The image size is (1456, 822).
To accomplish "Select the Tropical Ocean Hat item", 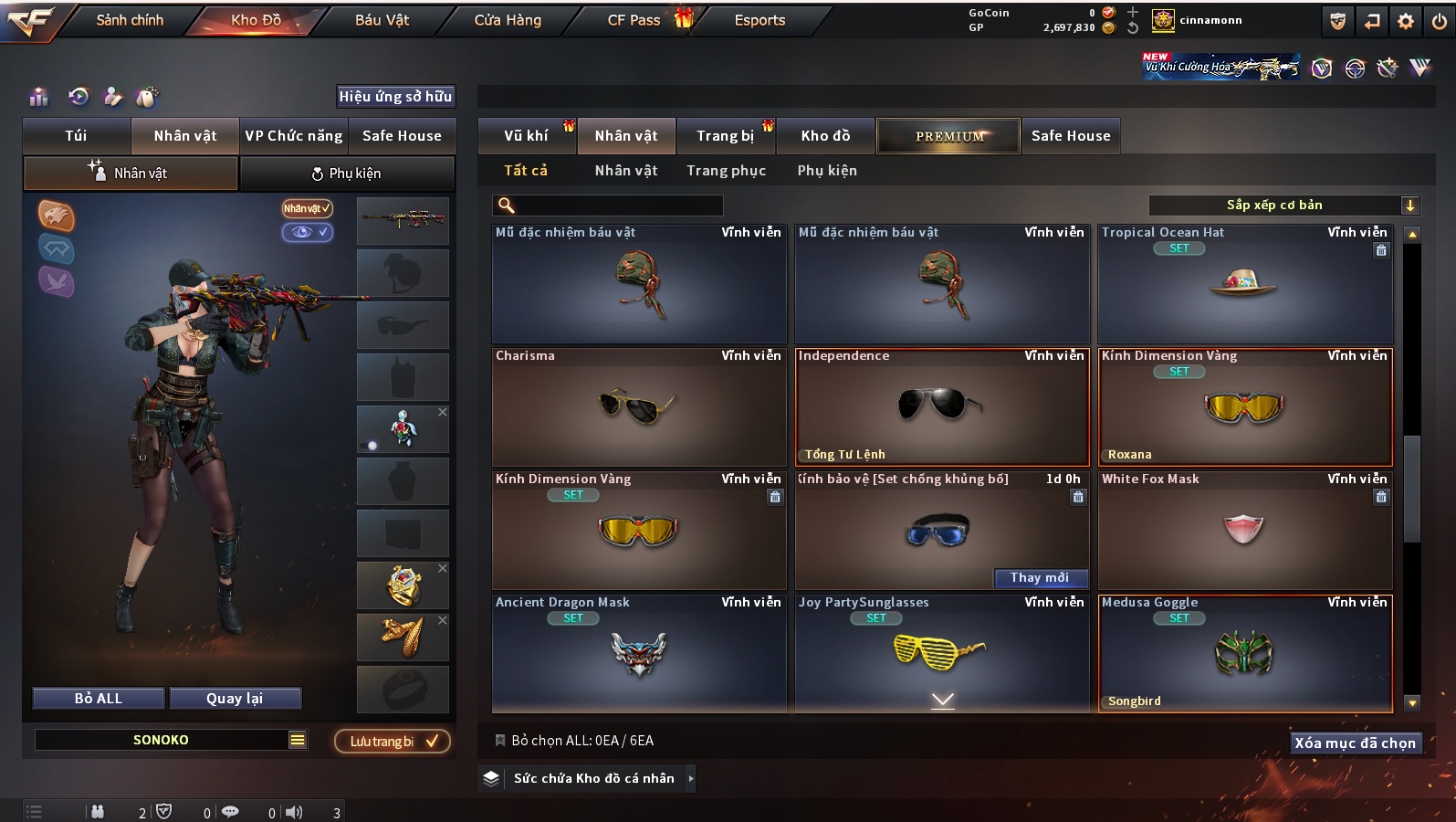I will coord(1244,285).
